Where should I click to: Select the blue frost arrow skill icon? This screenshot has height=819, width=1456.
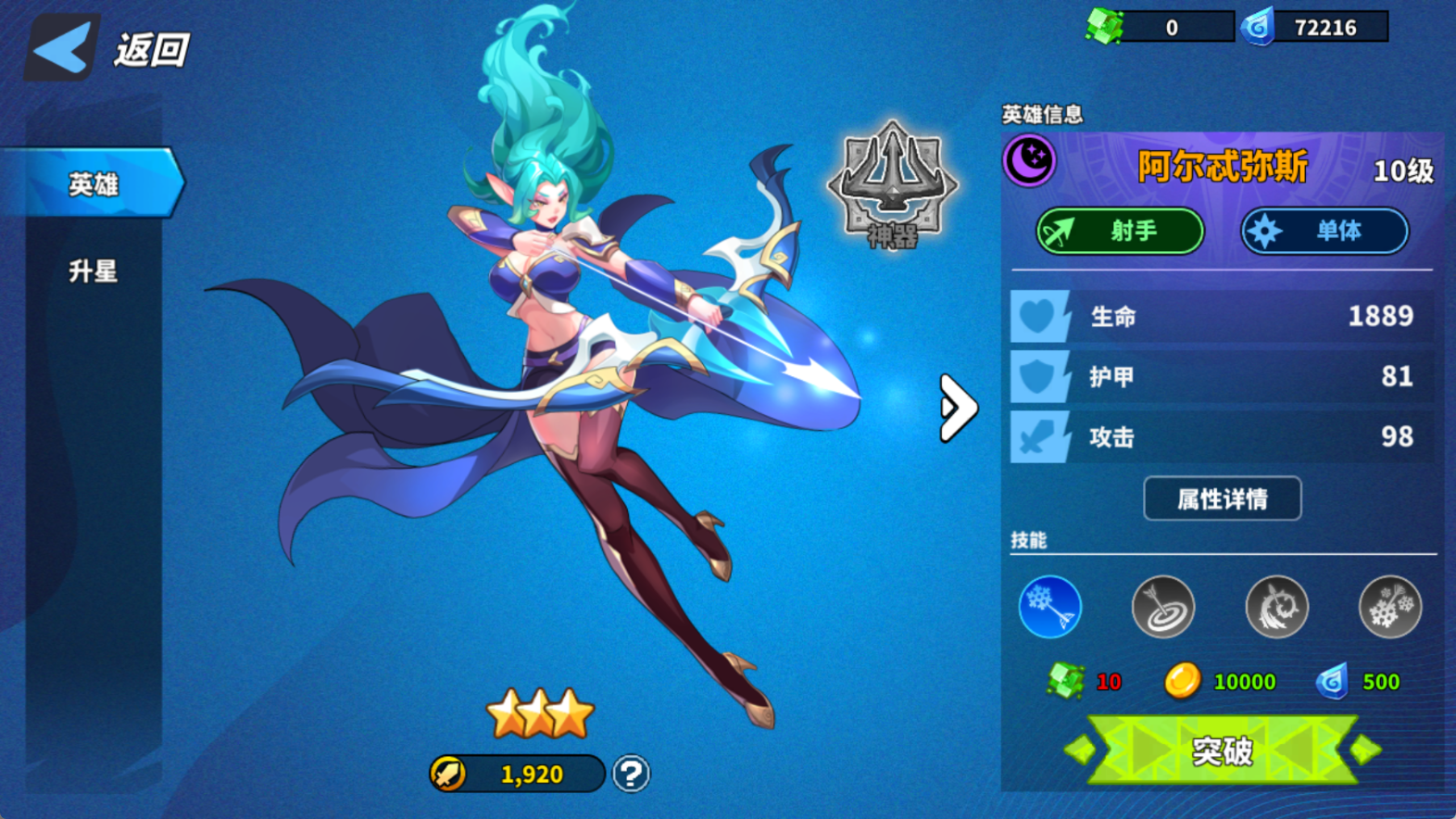[x=1050, y=608]
